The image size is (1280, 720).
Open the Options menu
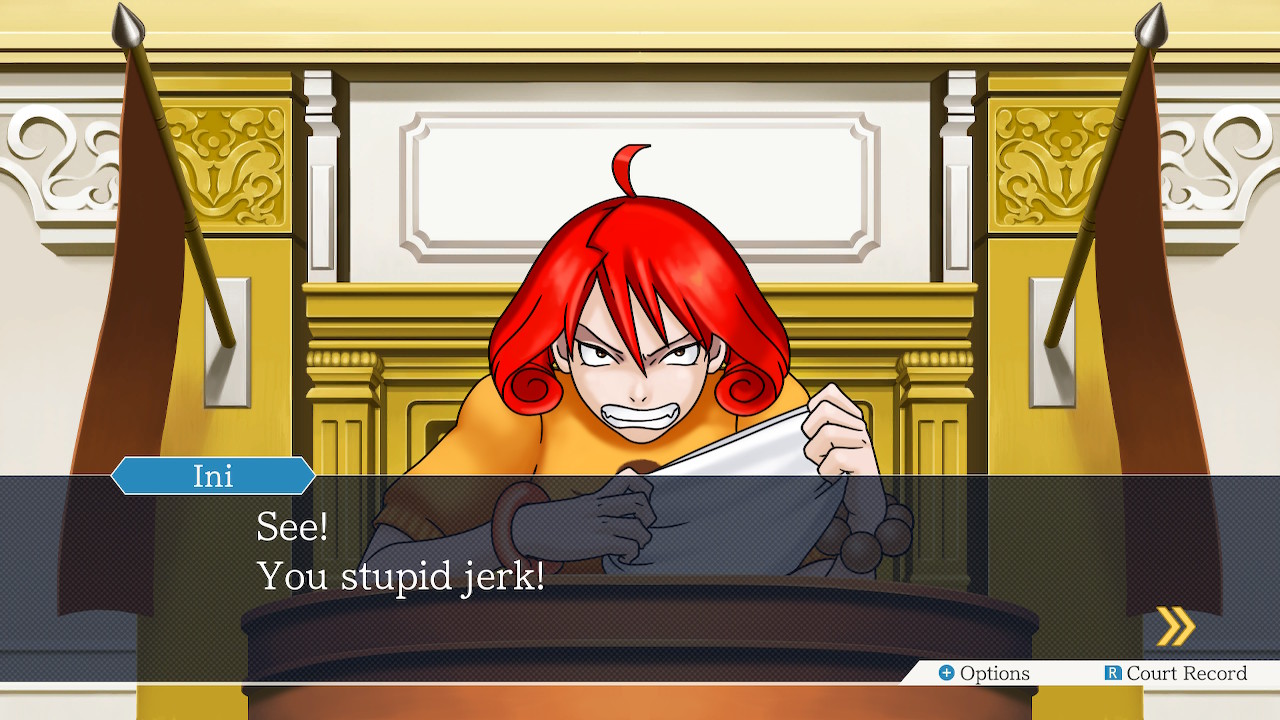pyautogui.click(x=984, y=673)
